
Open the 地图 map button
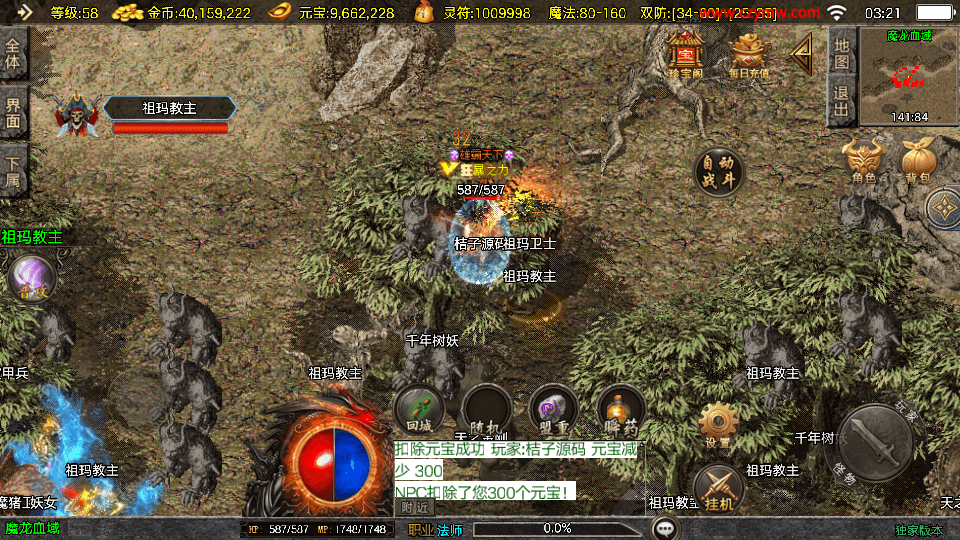click(x=842, y=52)
